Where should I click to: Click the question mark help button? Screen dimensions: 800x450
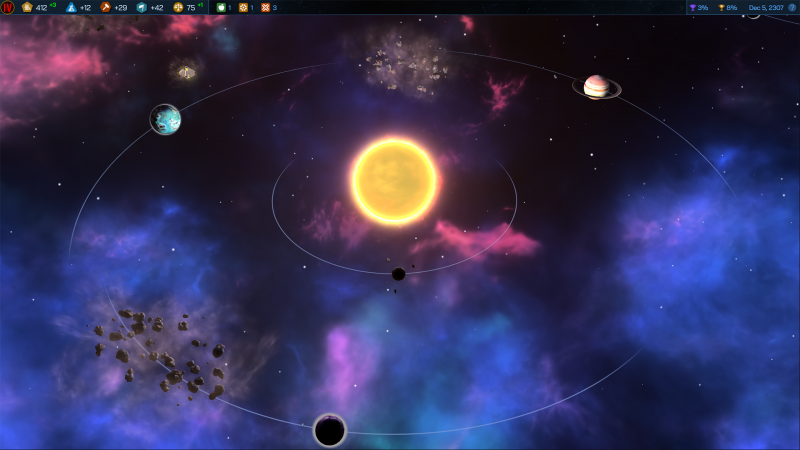click(x=790, y=7)
